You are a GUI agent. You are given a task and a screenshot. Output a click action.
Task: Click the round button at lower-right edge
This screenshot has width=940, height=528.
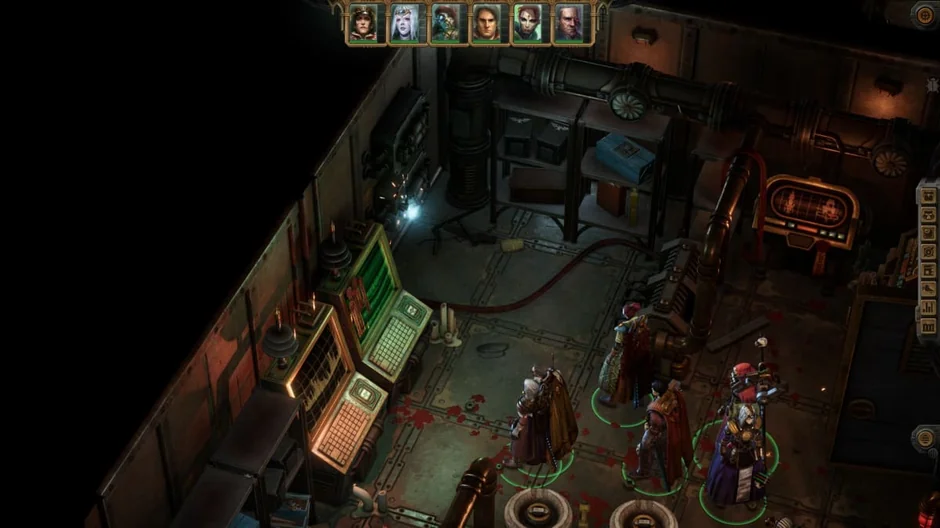(925, 438)
